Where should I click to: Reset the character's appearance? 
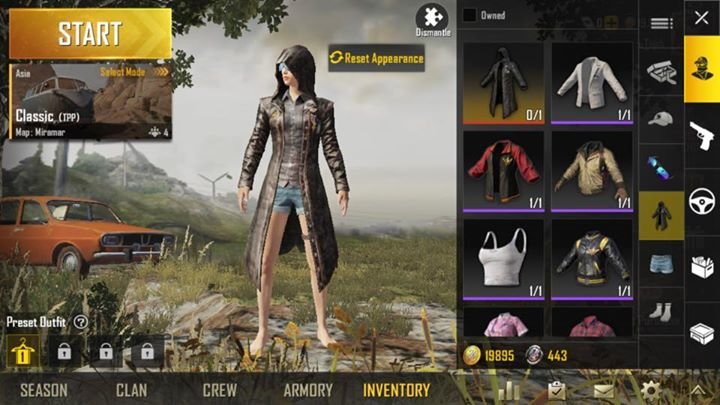coord(377,58)
